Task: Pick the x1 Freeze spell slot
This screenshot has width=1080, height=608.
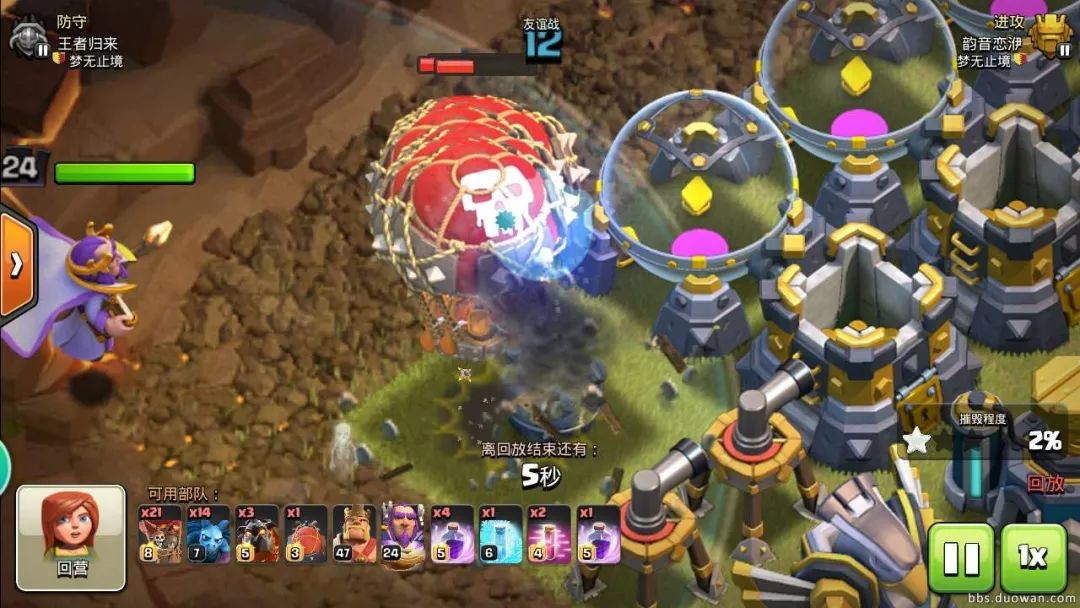Action: [x=500, y=535]
